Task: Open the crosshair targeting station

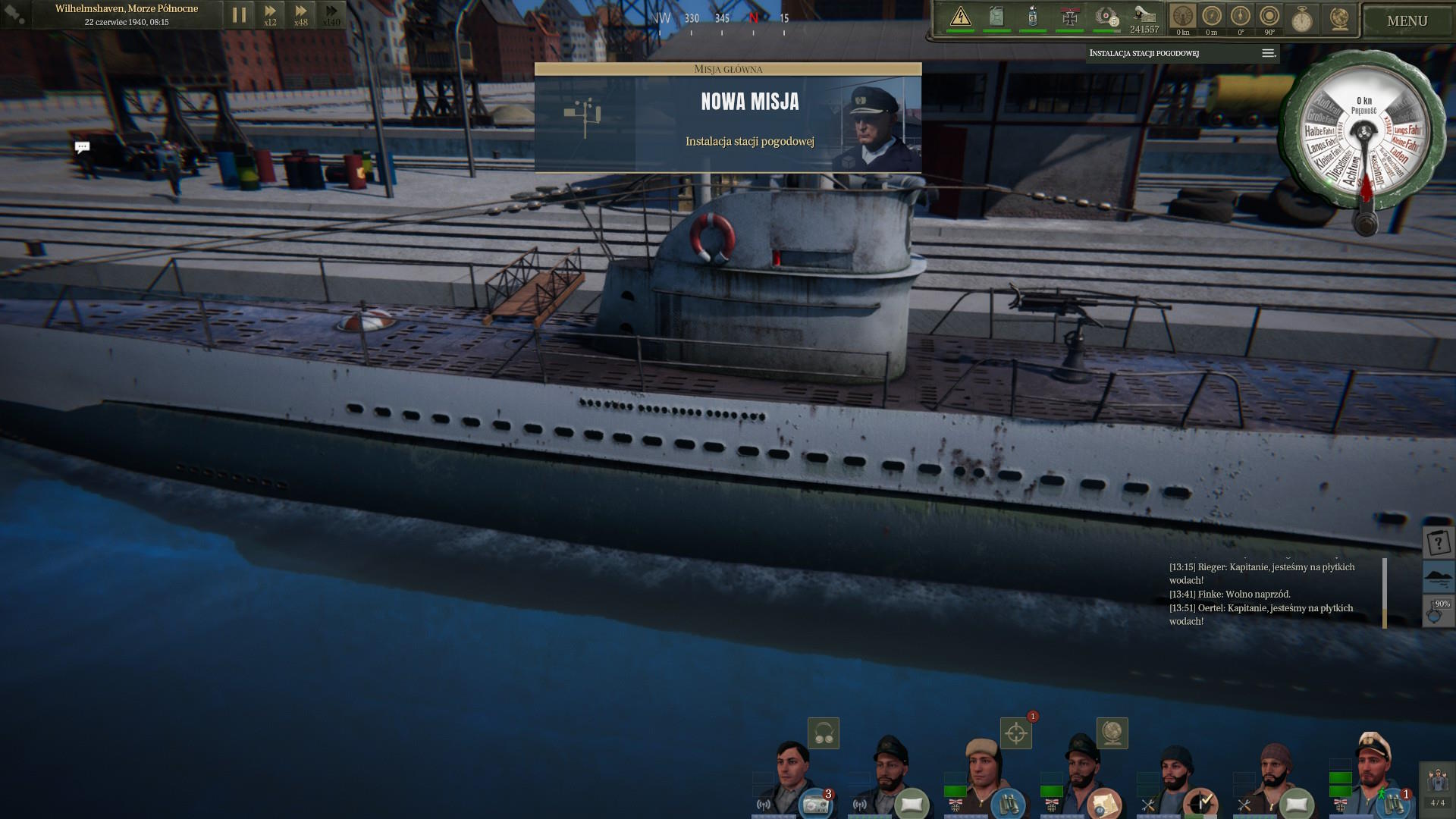Action: coord(1016,733)
